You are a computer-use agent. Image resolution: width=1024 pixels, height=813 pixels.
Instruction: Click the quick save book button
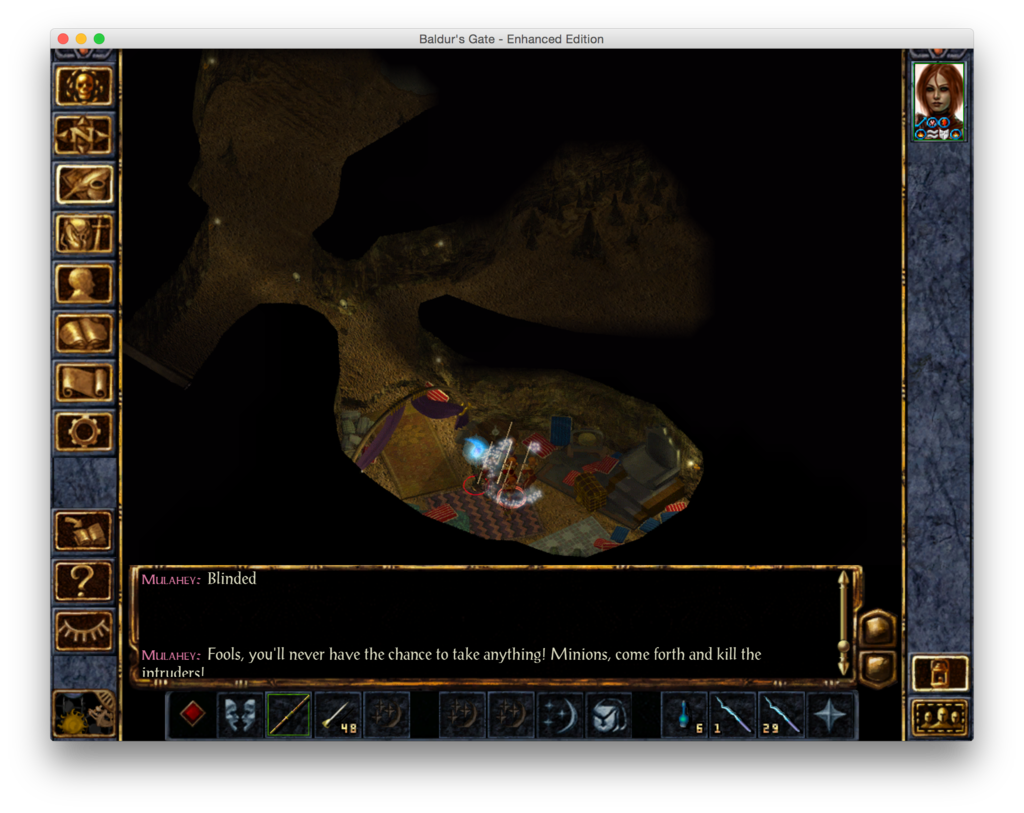coord(84,531)
